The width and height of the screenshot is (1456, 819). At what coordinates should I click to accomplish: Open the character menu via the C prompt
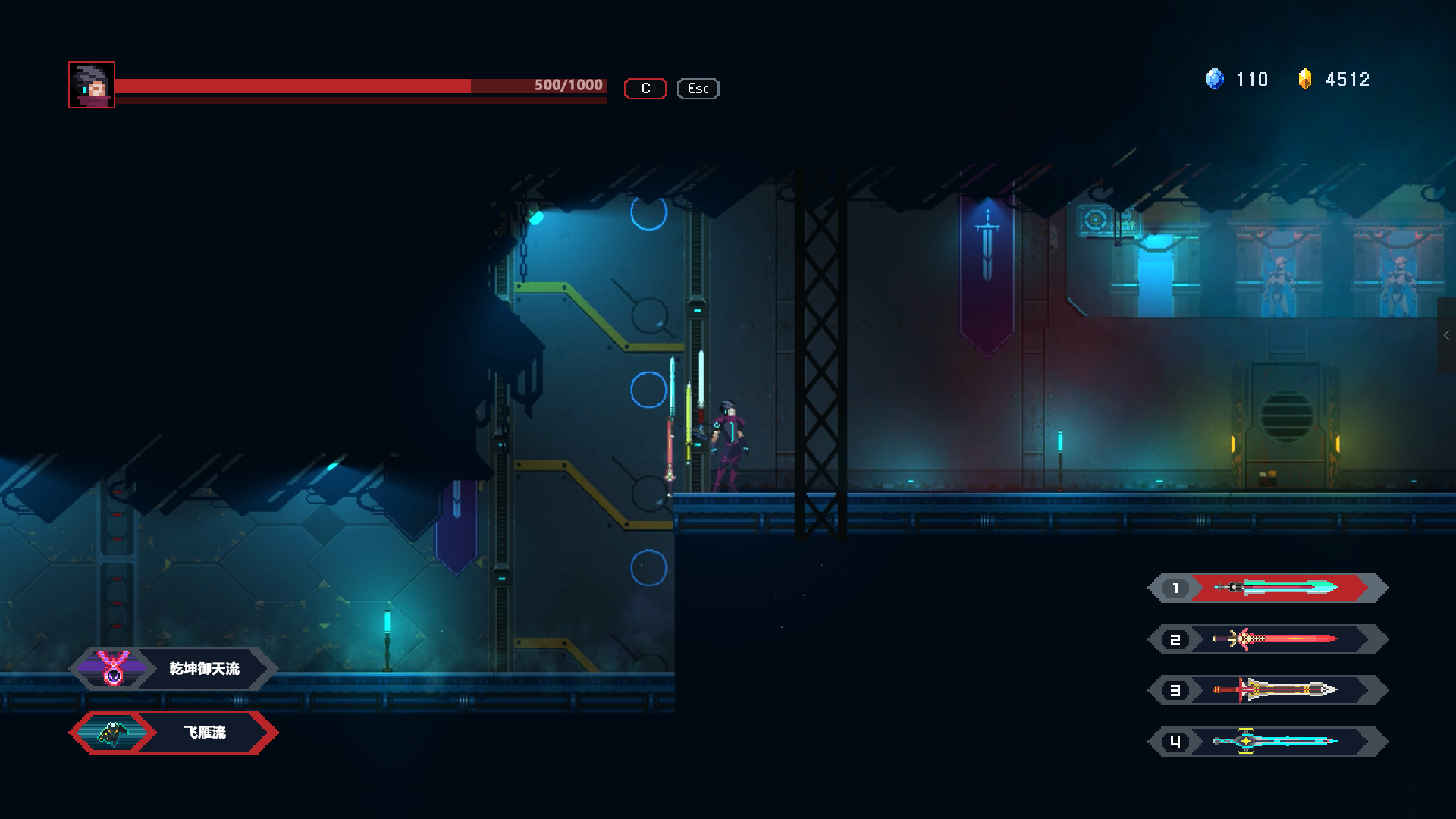tap(645, 89)
